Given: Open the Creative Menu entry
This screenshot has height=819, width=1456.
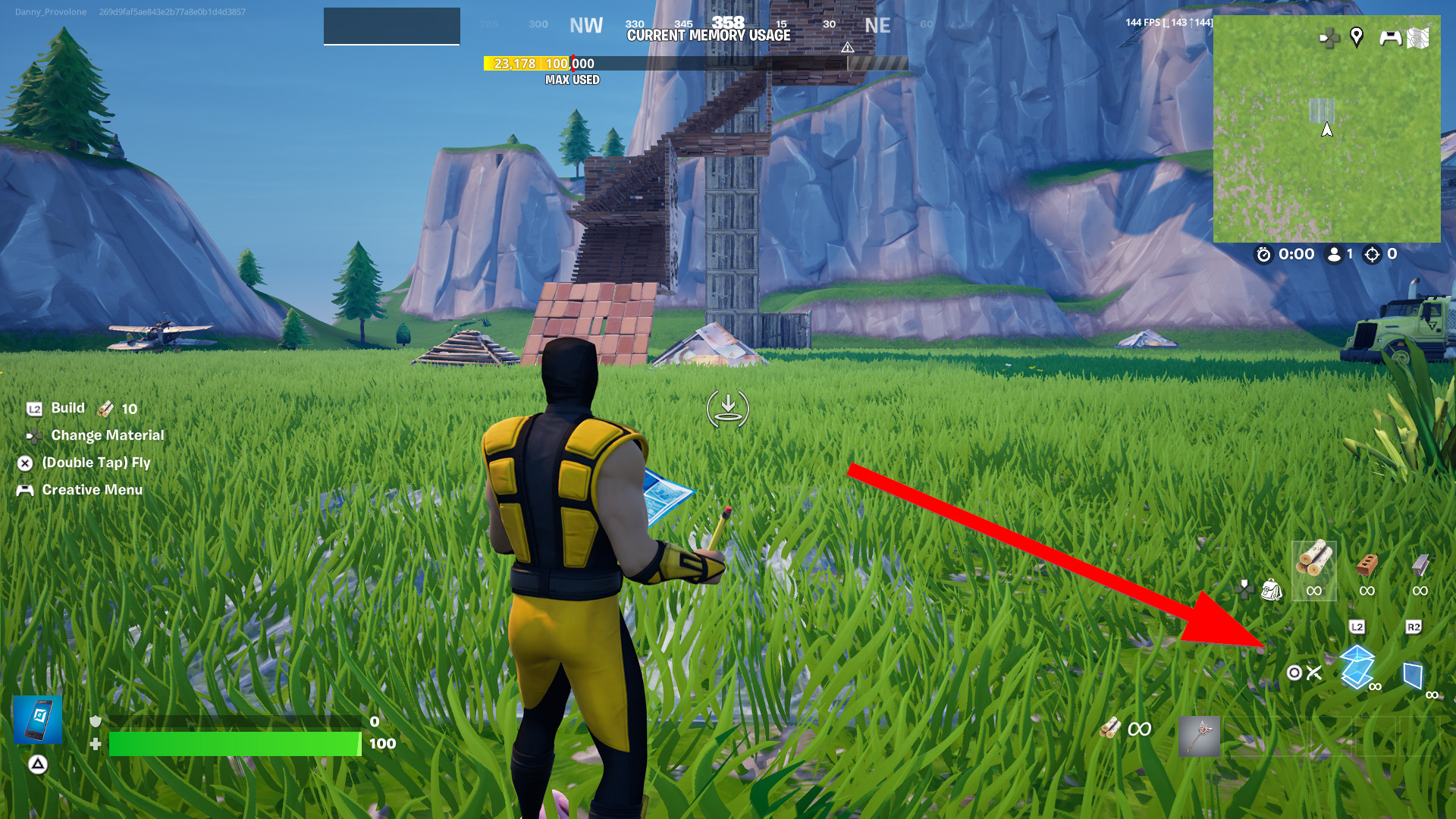Looking at the screenshot, I should 92,490.
